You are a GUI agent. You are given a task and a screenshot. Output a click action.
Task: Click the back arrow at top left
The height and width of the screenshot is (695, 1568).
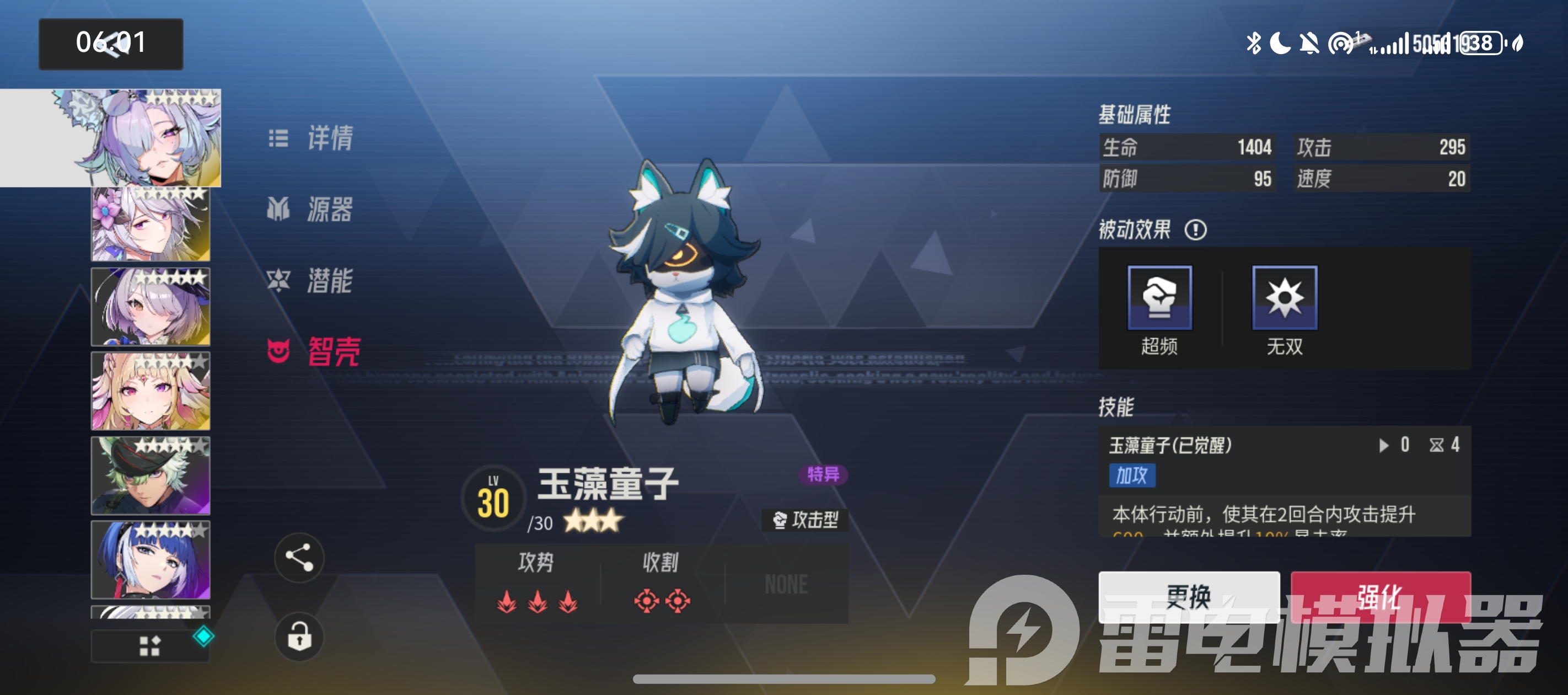(x=110, y=44)
